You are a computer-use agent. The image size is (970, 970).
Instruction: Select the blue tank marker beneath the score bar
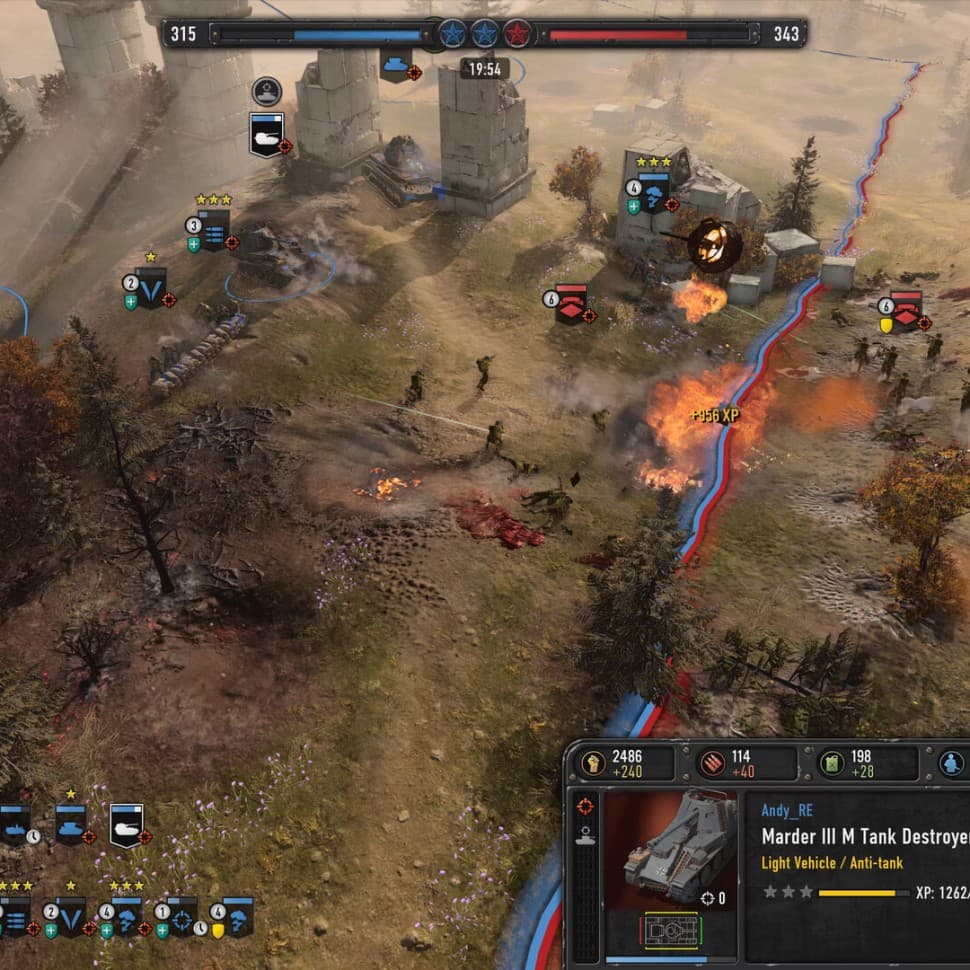pos(396,62)
